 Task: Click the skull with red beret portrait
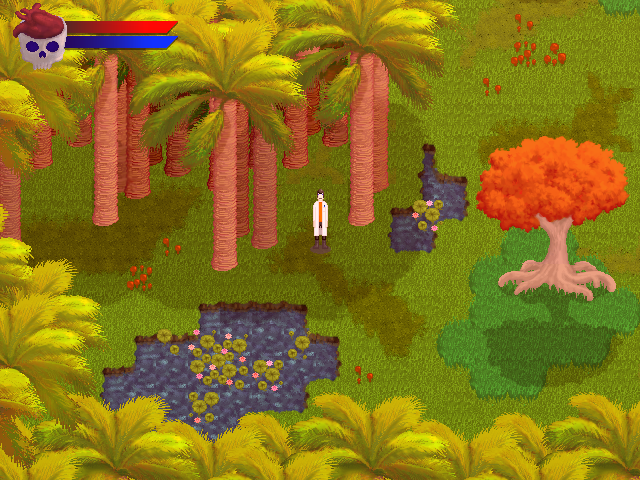[40, 37]
